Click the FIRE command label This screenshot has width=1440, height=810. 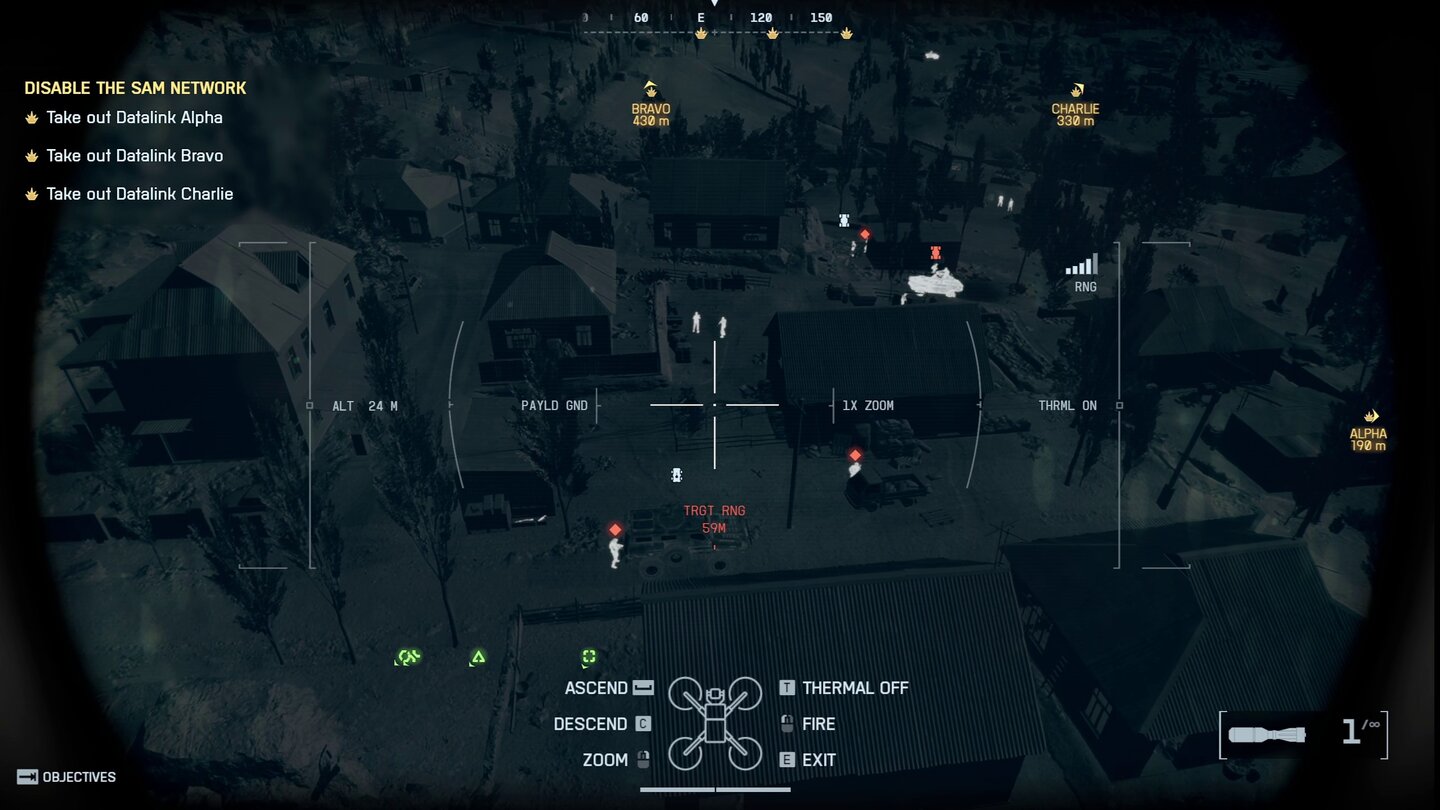[821, 723]
